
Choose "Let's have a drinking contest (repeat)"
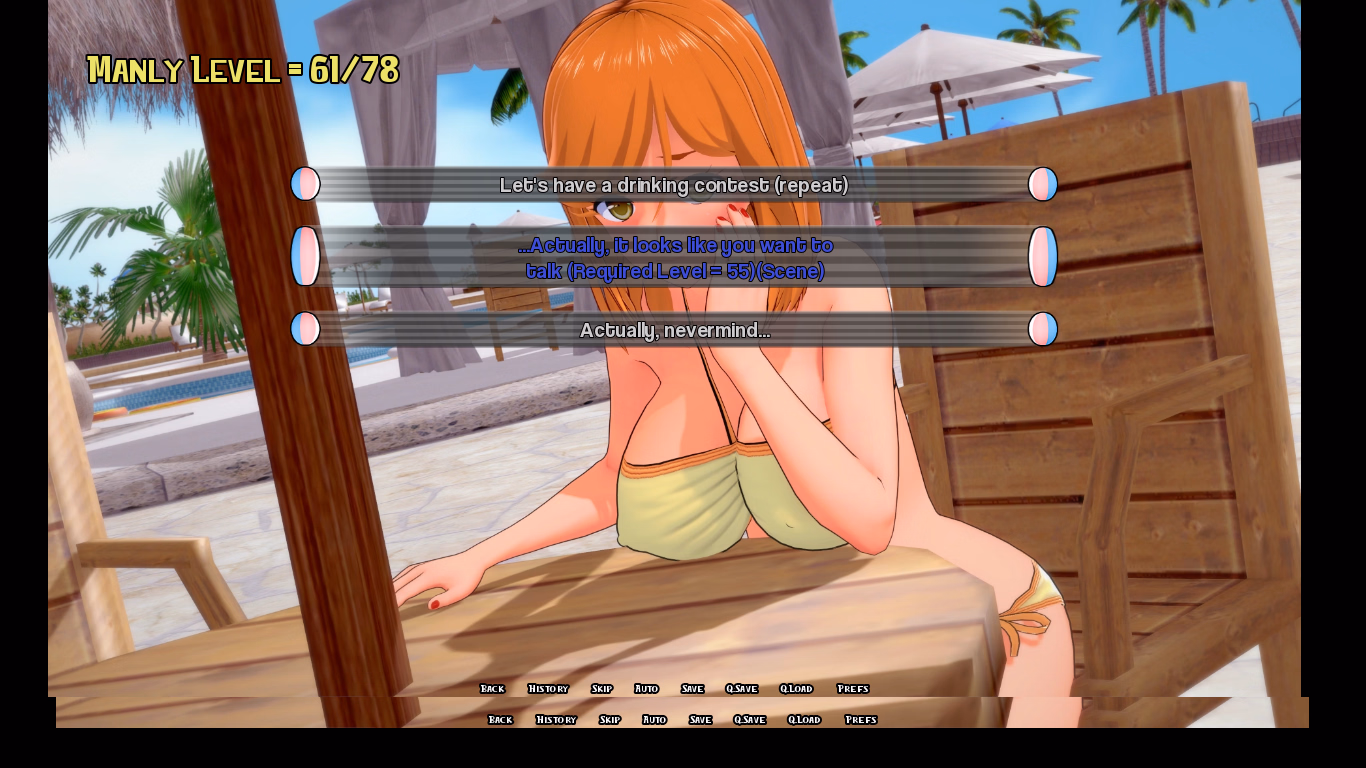(673, 185)
